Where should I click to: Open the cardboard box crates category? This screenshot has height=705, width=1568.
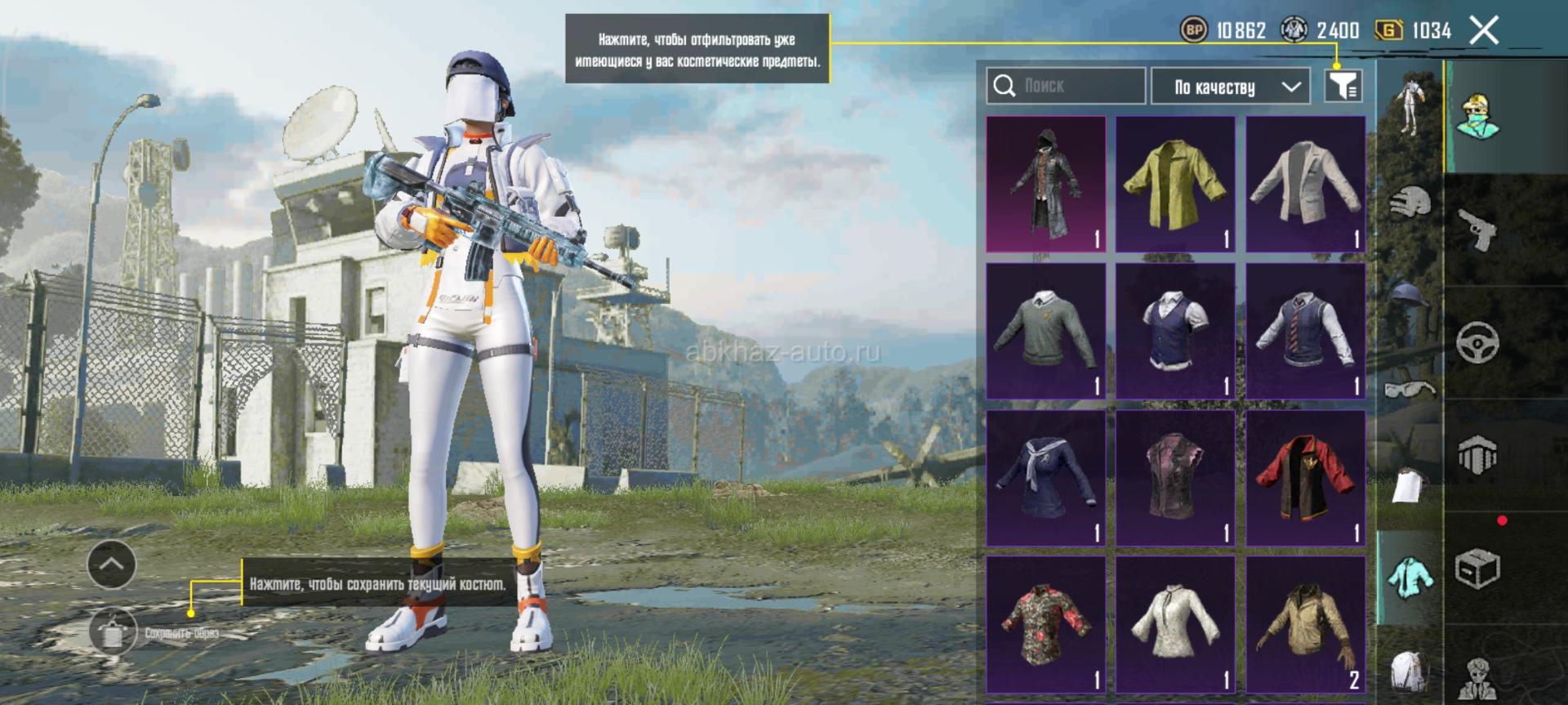pos(1478,569)
